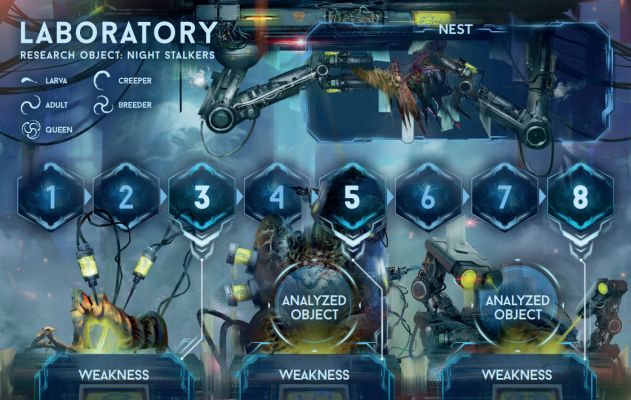The height and width of the screenshot is (400, 631).
Task: Select track space number 4
Action: [x=277, y=197]
